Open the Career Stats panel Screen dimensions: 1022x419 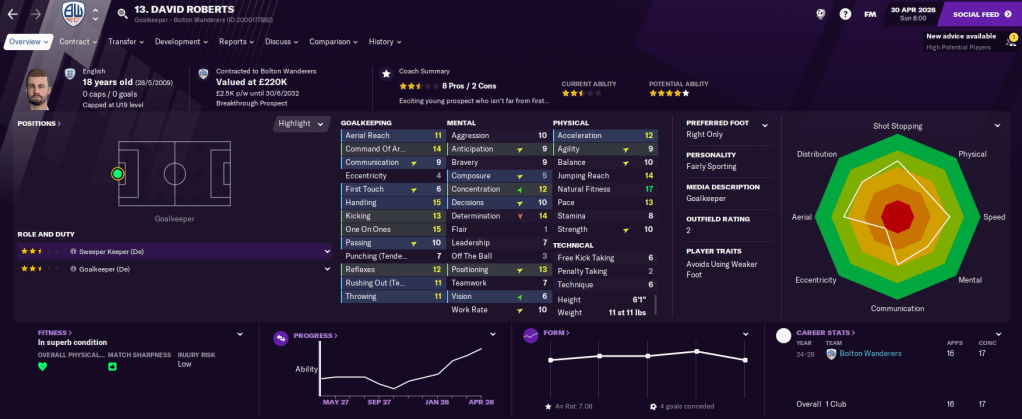(x=828, y=333)
